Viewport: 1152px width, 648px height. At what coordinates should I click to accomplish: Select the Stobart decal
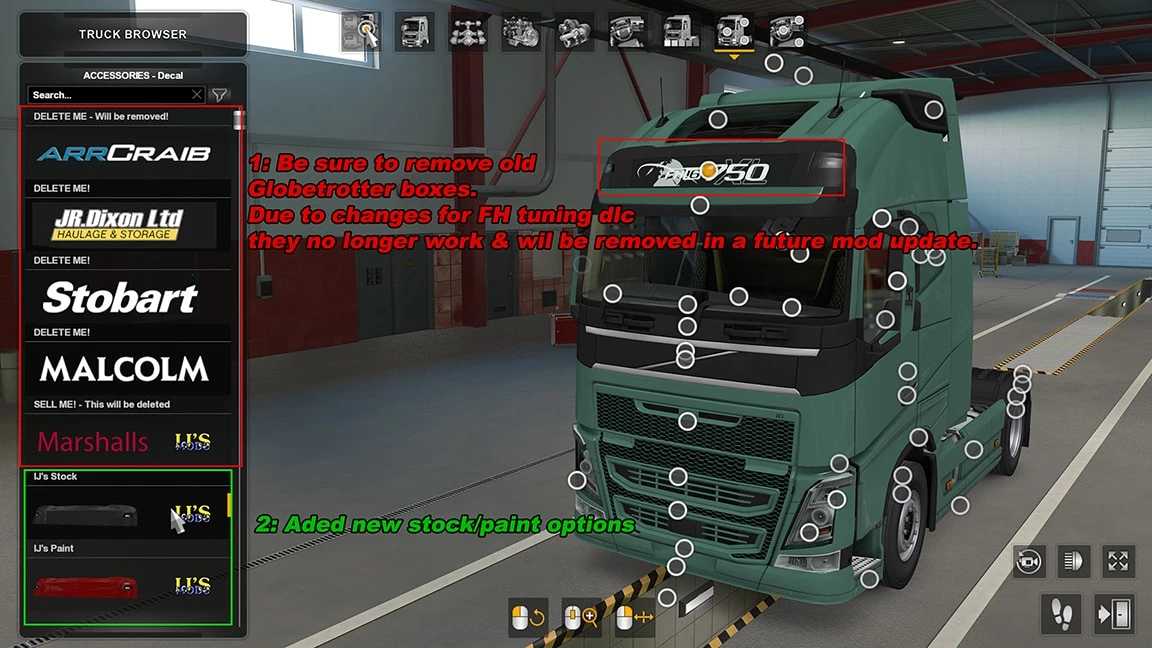point(120,297)
